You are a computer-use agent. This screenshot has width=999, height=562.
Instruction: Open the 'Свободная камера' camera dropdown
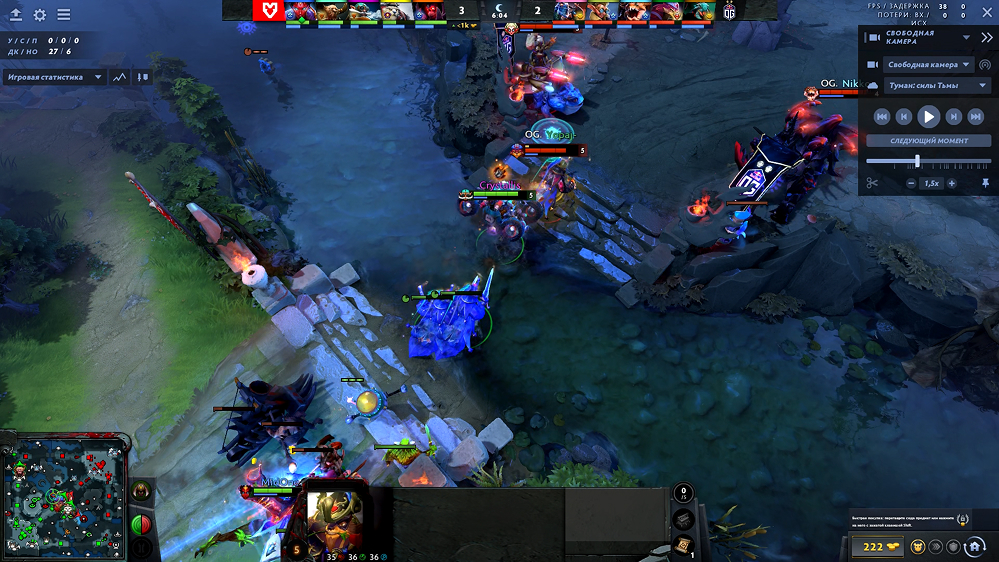click(x=928, y=65)
